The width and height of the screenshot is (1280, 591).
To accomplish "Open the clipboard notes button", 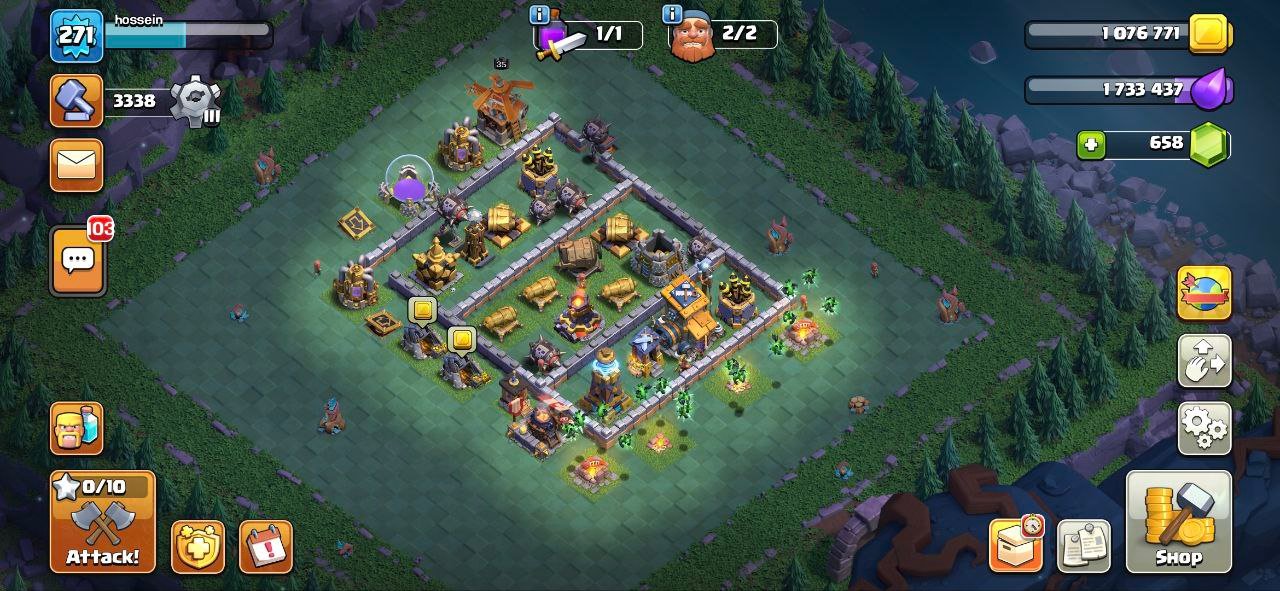I will coord(1083,545).
